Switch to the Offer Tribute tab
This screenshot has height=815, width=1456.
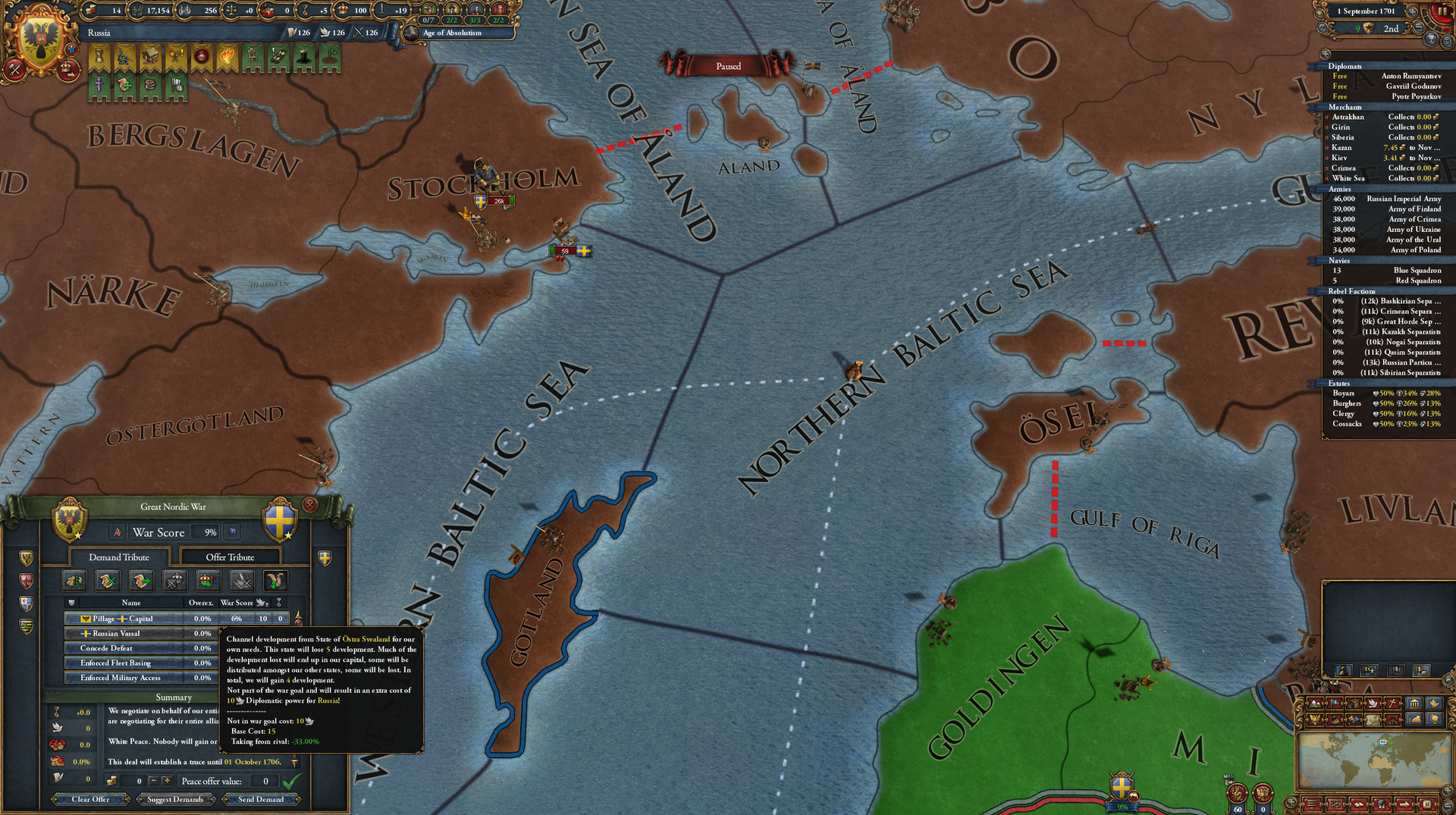[x=229, y=556]
